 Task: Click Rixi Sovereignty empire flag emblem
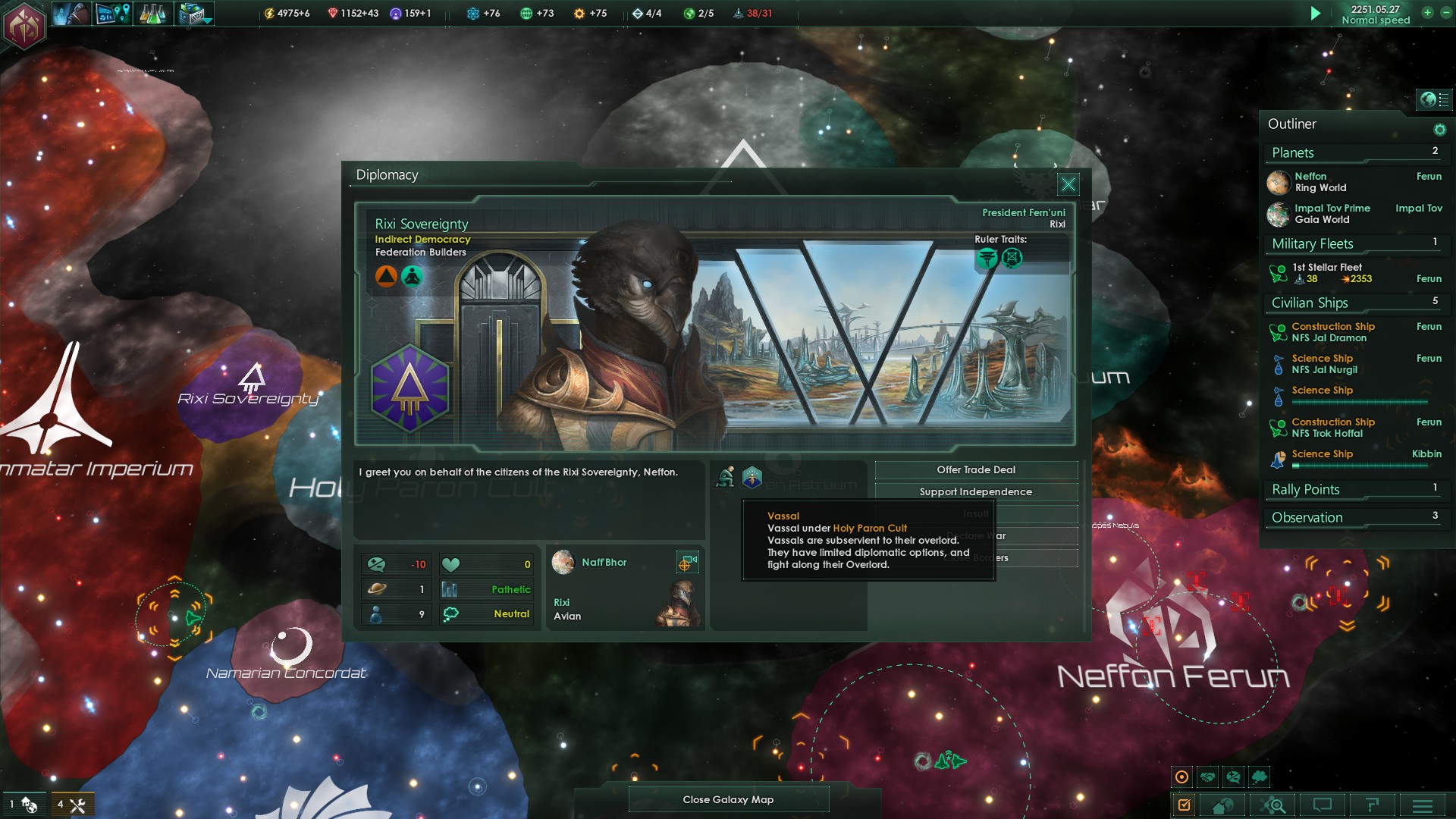click(409, 388)
